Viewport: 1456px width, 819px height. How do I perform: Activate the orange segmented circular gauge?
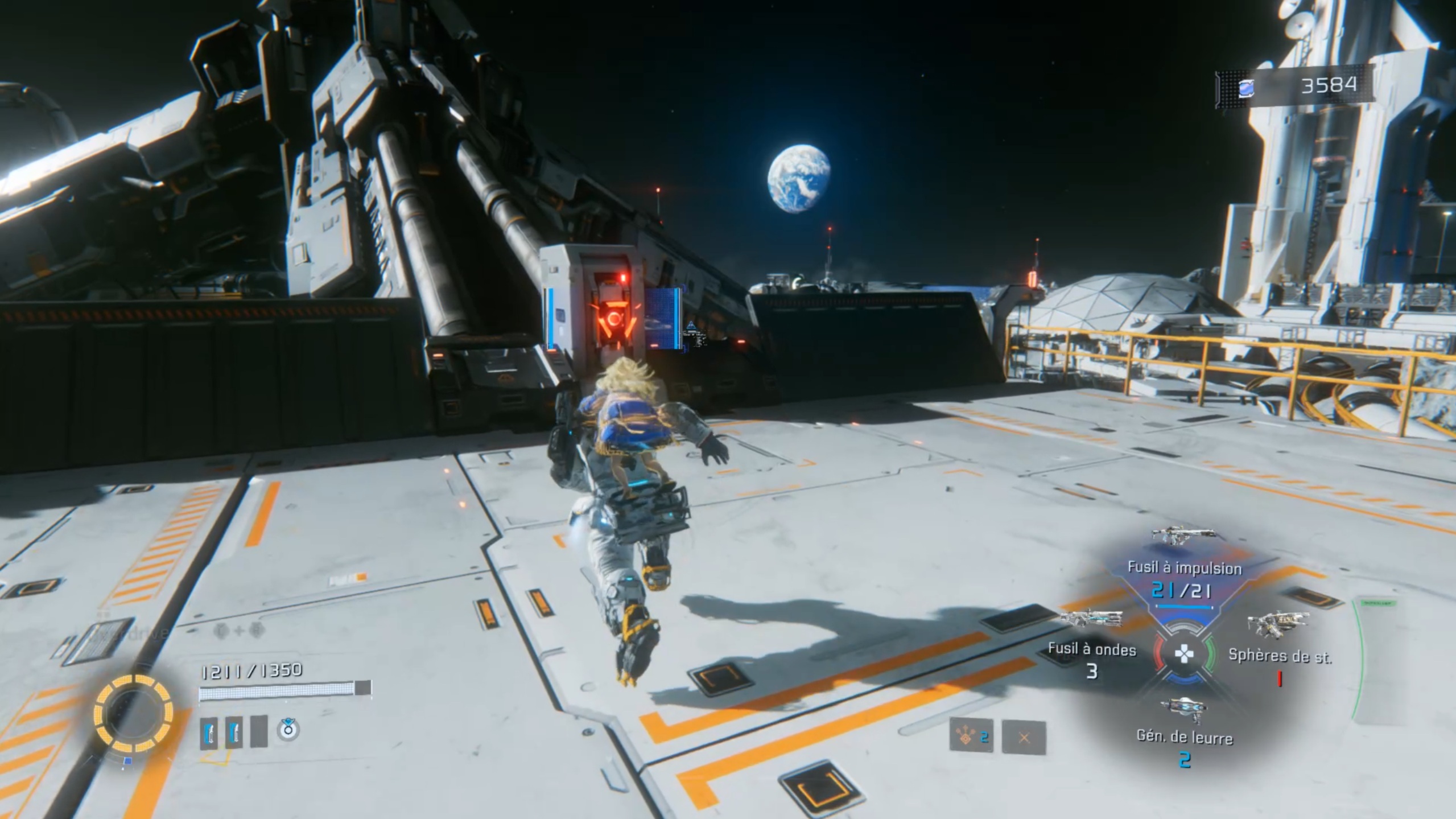(133, 713)
